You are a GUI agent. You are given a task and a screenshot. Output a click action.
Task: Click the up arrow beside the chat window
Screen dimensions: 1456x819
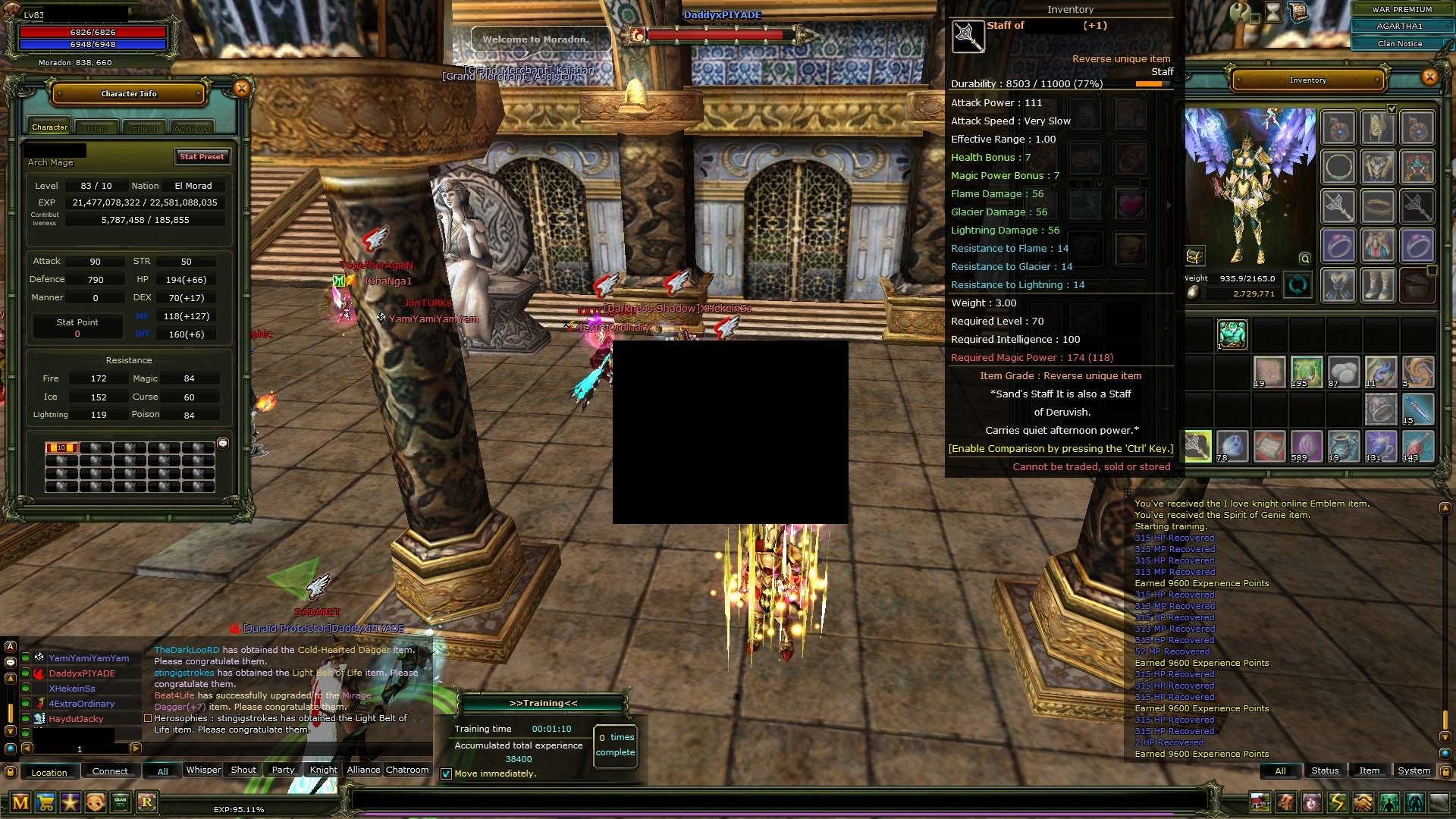(x=10, y=678)
